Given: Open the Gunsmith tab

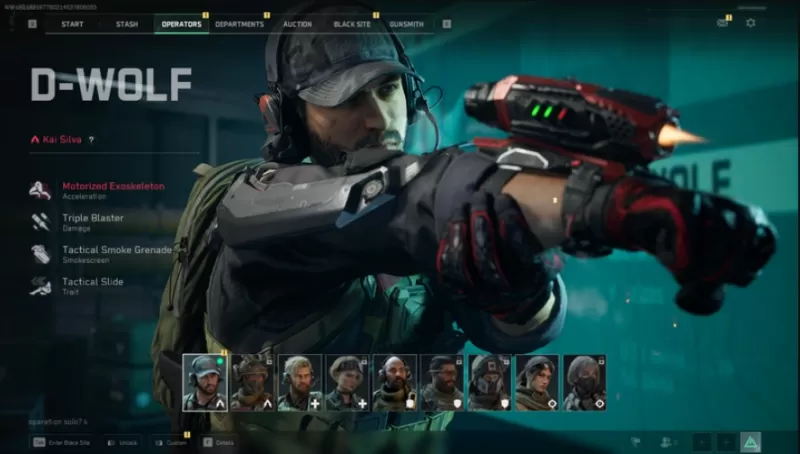Looking at the screenshot, I should (407, 23).
